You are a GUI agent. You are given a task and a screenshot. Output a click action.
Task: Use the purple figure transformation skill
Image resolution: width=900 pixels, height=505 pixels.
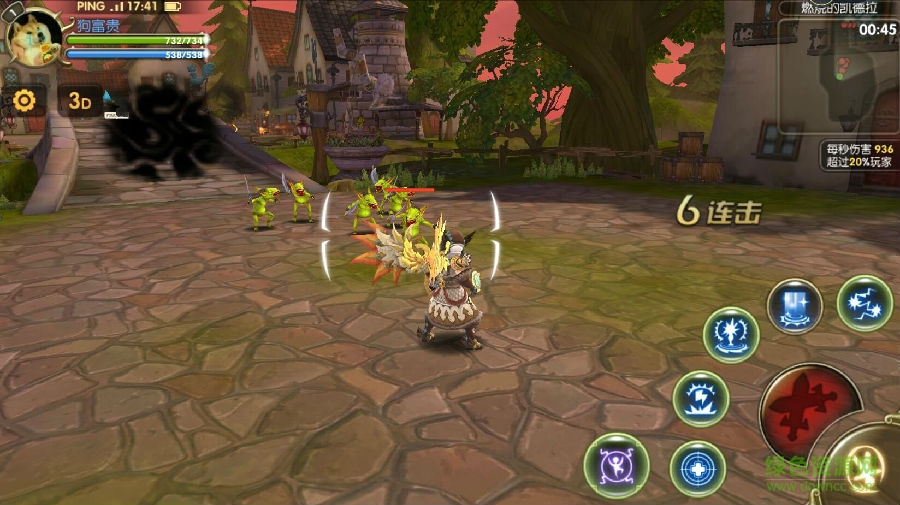(x=616, y=466)
